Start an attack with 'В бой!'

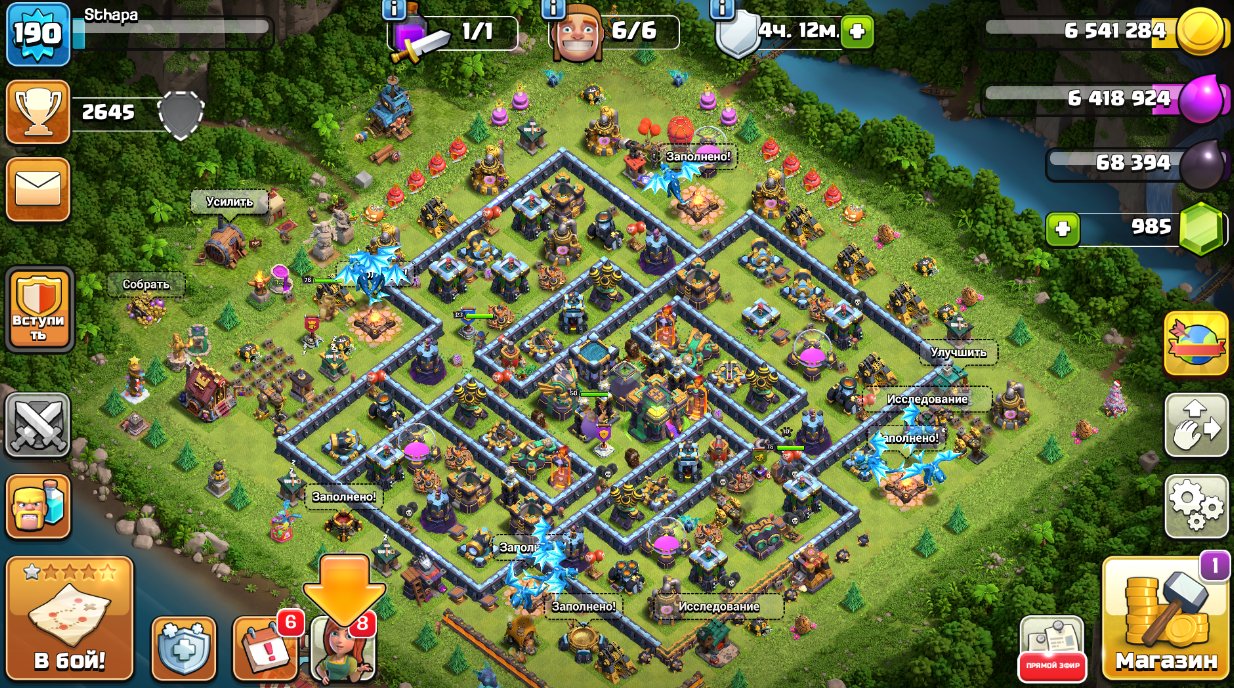pyautogui.click(x=69, y=617)
